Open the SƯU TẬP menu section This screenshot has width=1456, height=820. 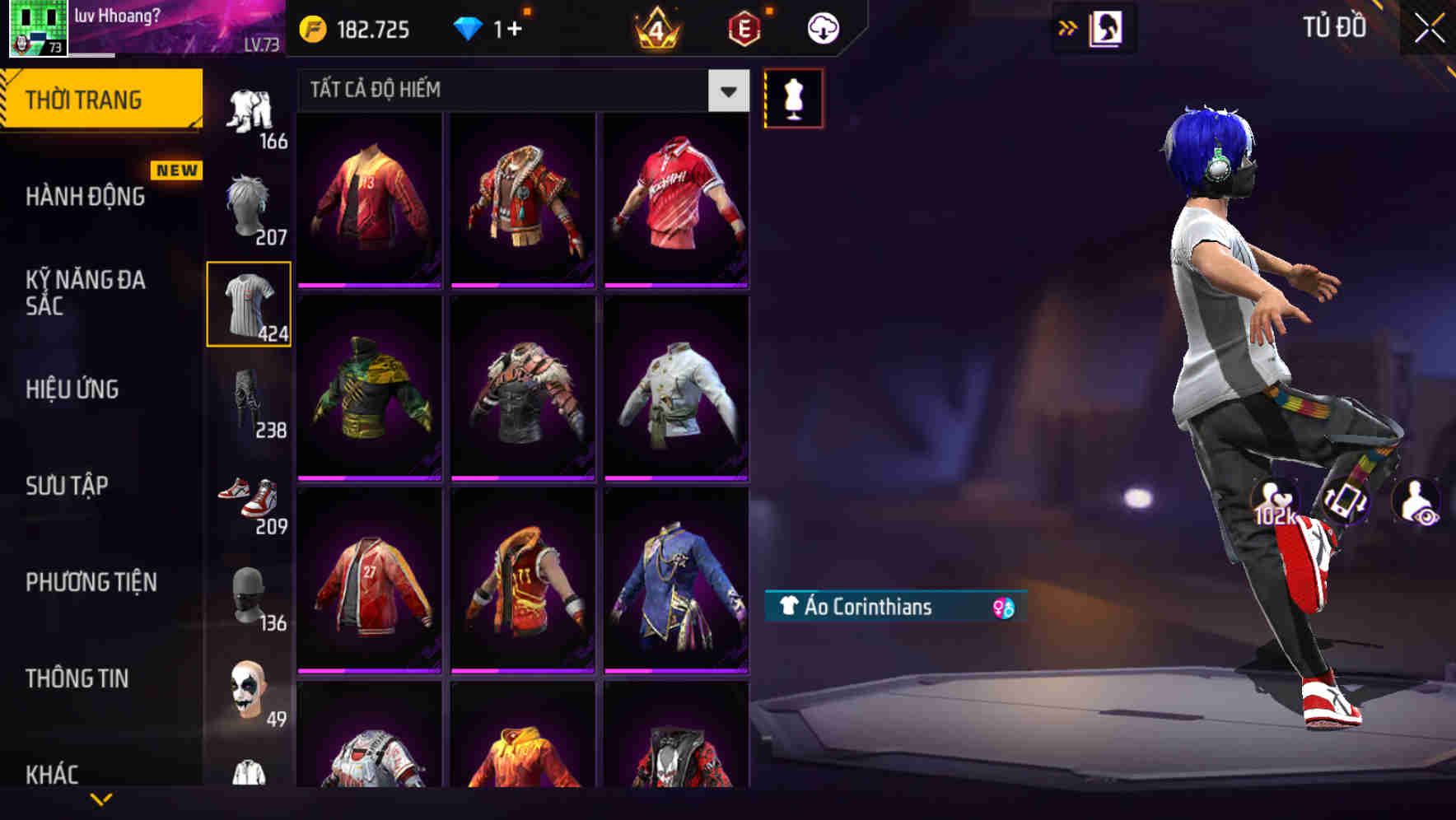point(69,487)
